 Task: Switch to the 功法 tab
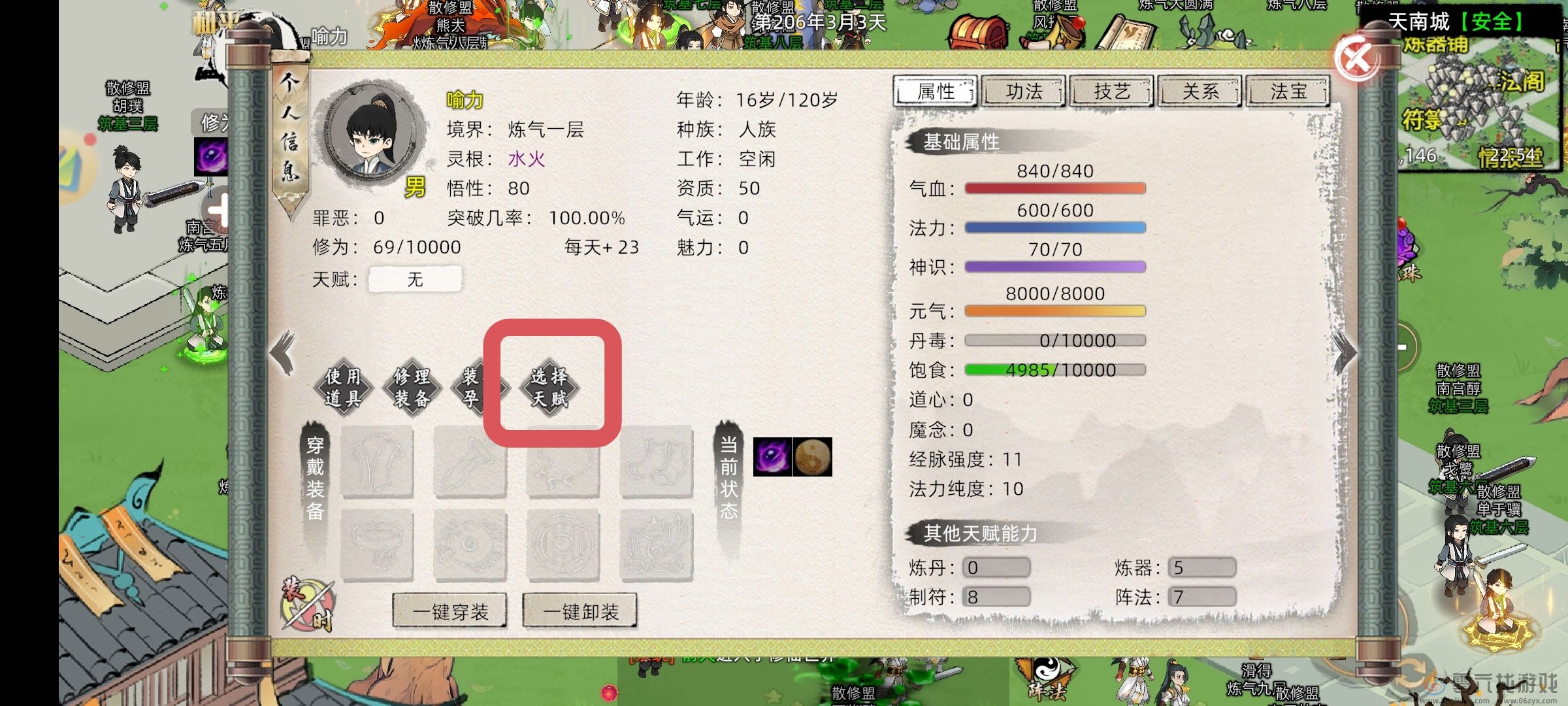pyautogui.click(x=1023, y=92)
